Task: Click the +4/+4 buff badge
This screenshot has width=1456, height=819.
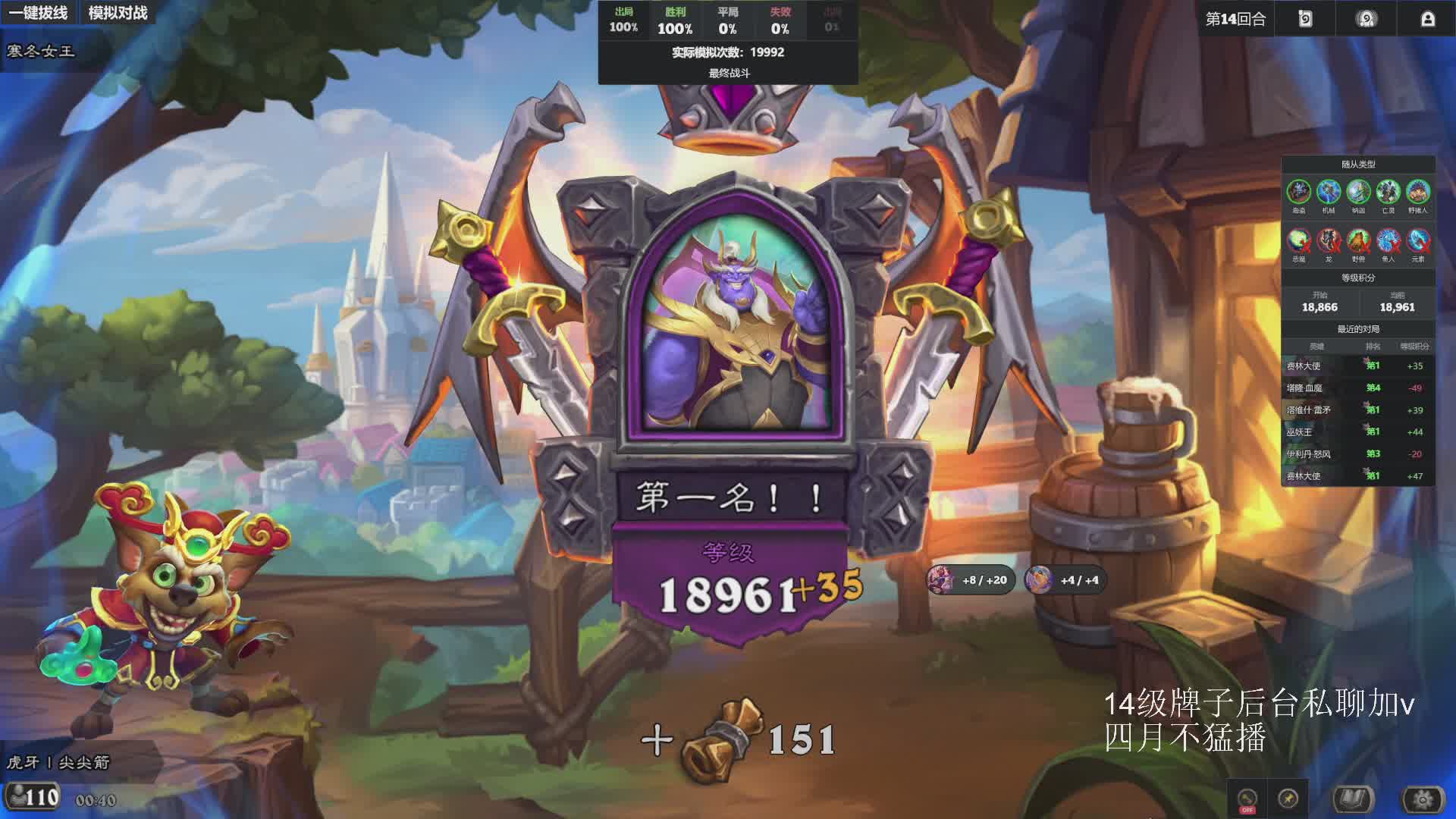Action: (x=1065, y=580)
